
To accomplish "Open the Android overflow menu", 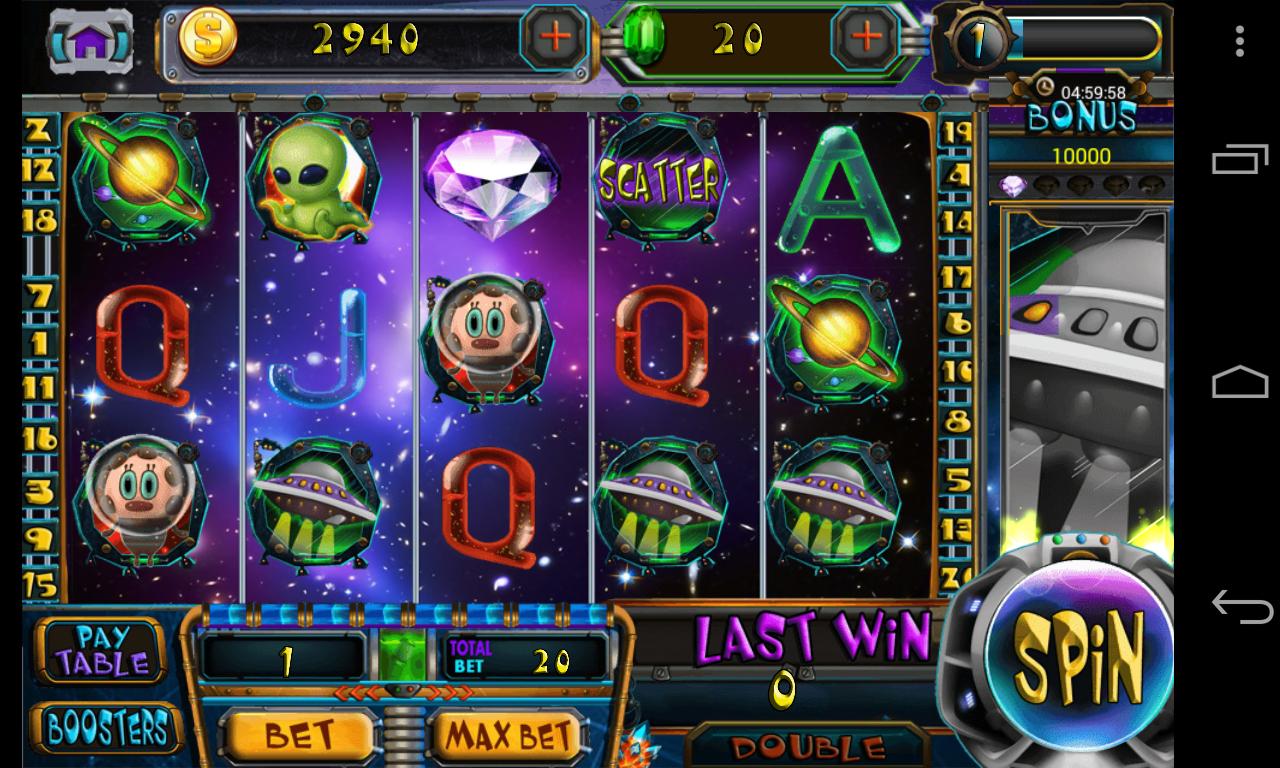I will pos(1241,38).
